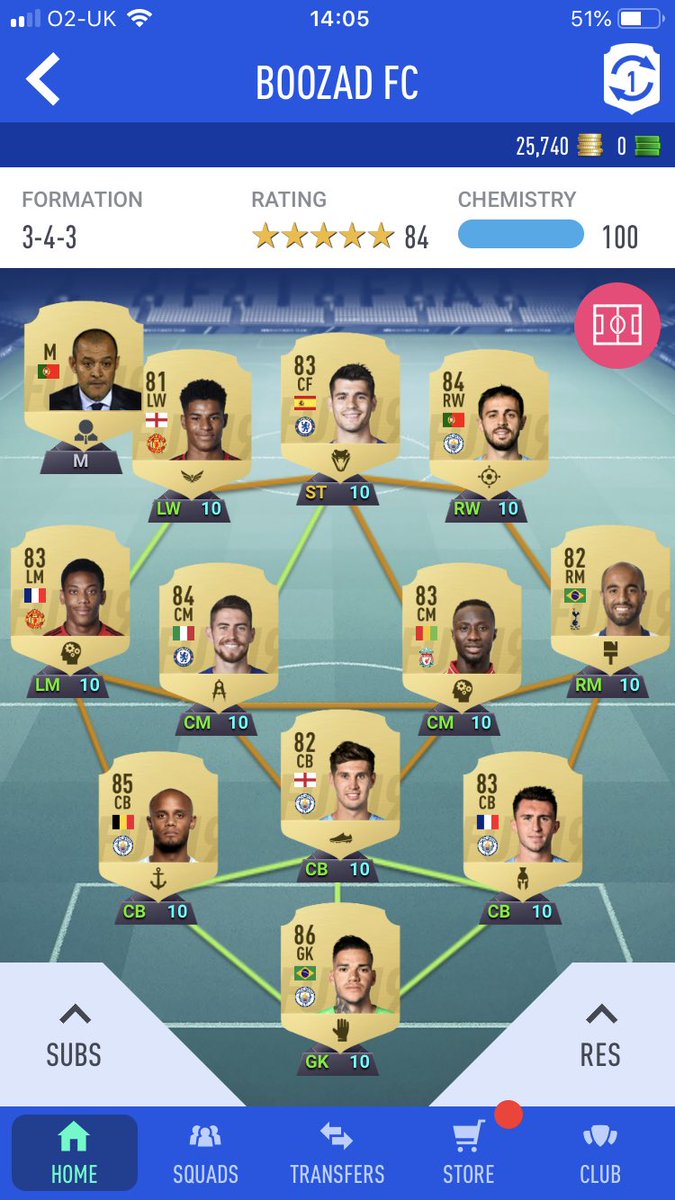Viewport: 675px width, 1200px height.
Task: Switch to the Squads tab
Action: (205, 1153)
